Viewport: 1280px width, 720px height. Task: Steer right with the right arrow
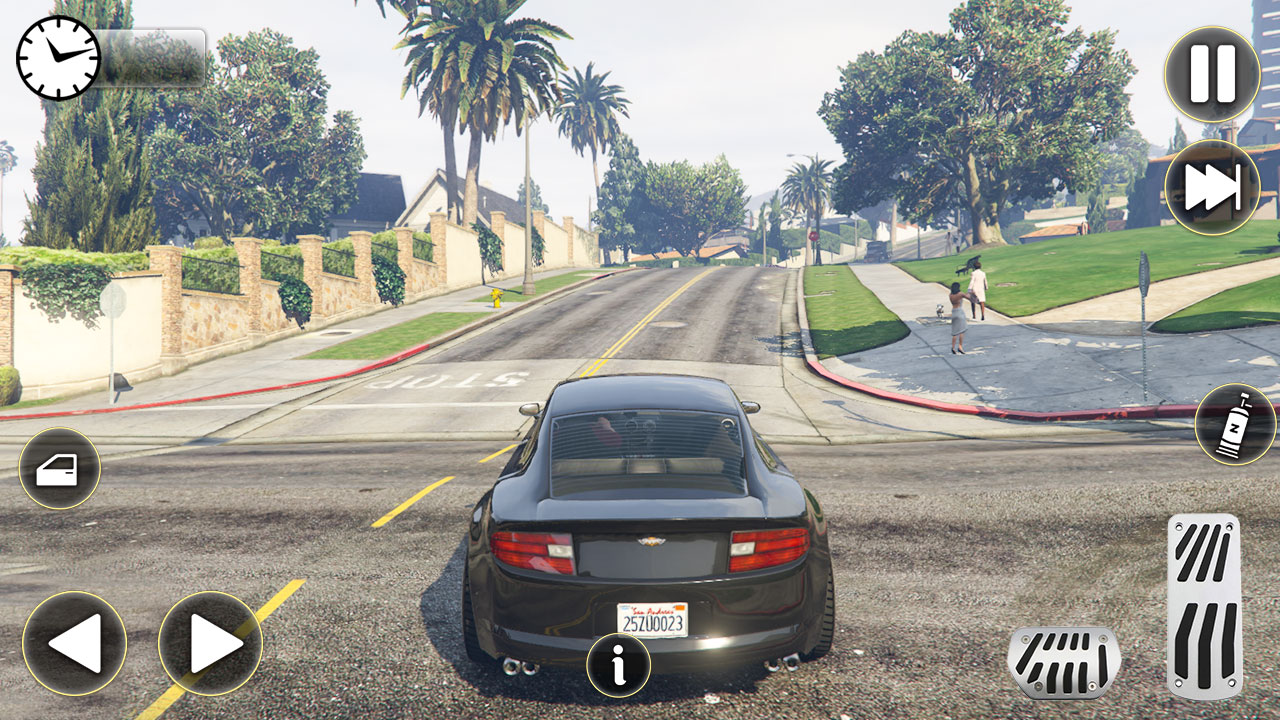[210, 643]
